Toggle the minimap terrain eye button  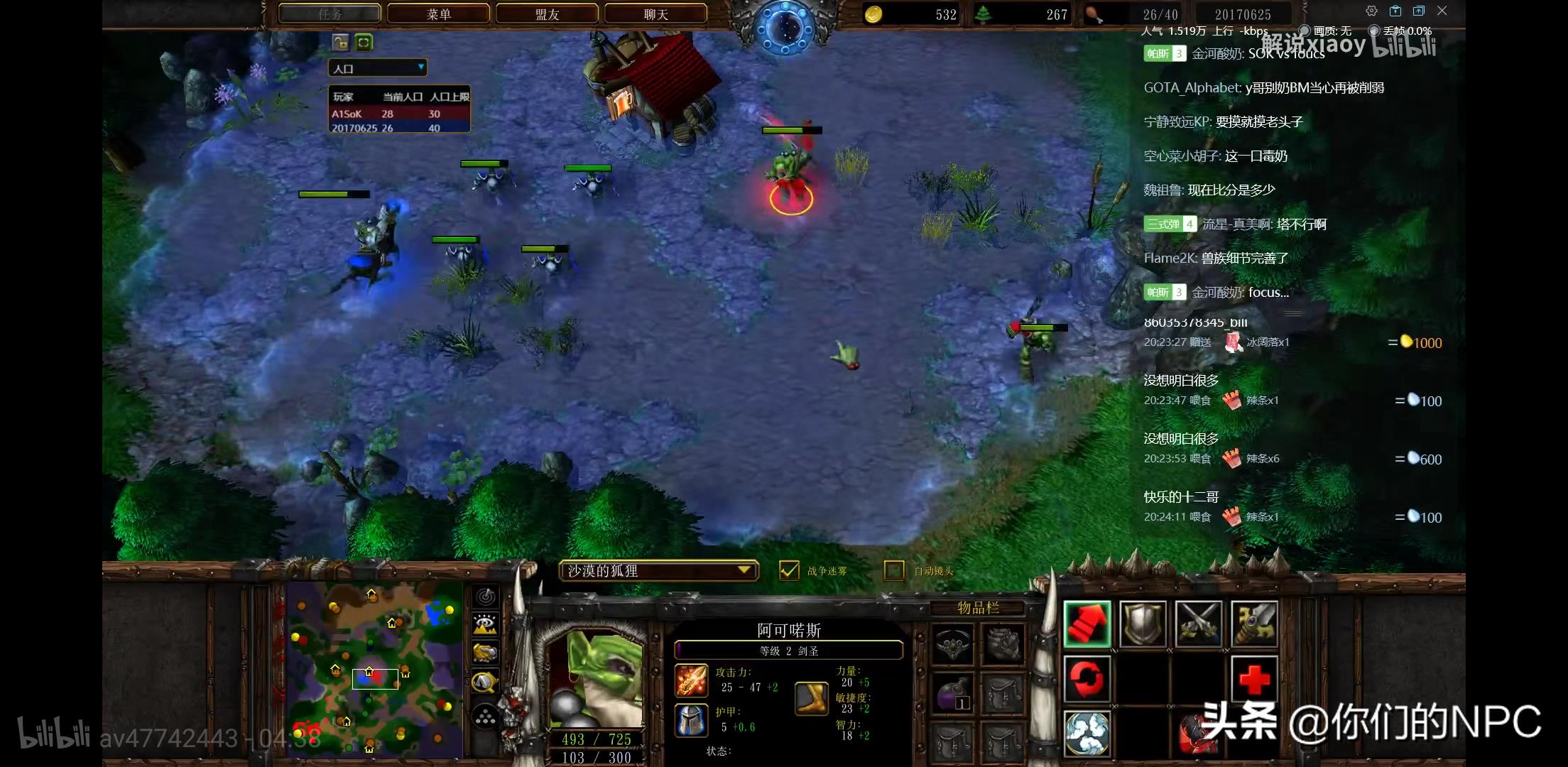pos(485,624)
